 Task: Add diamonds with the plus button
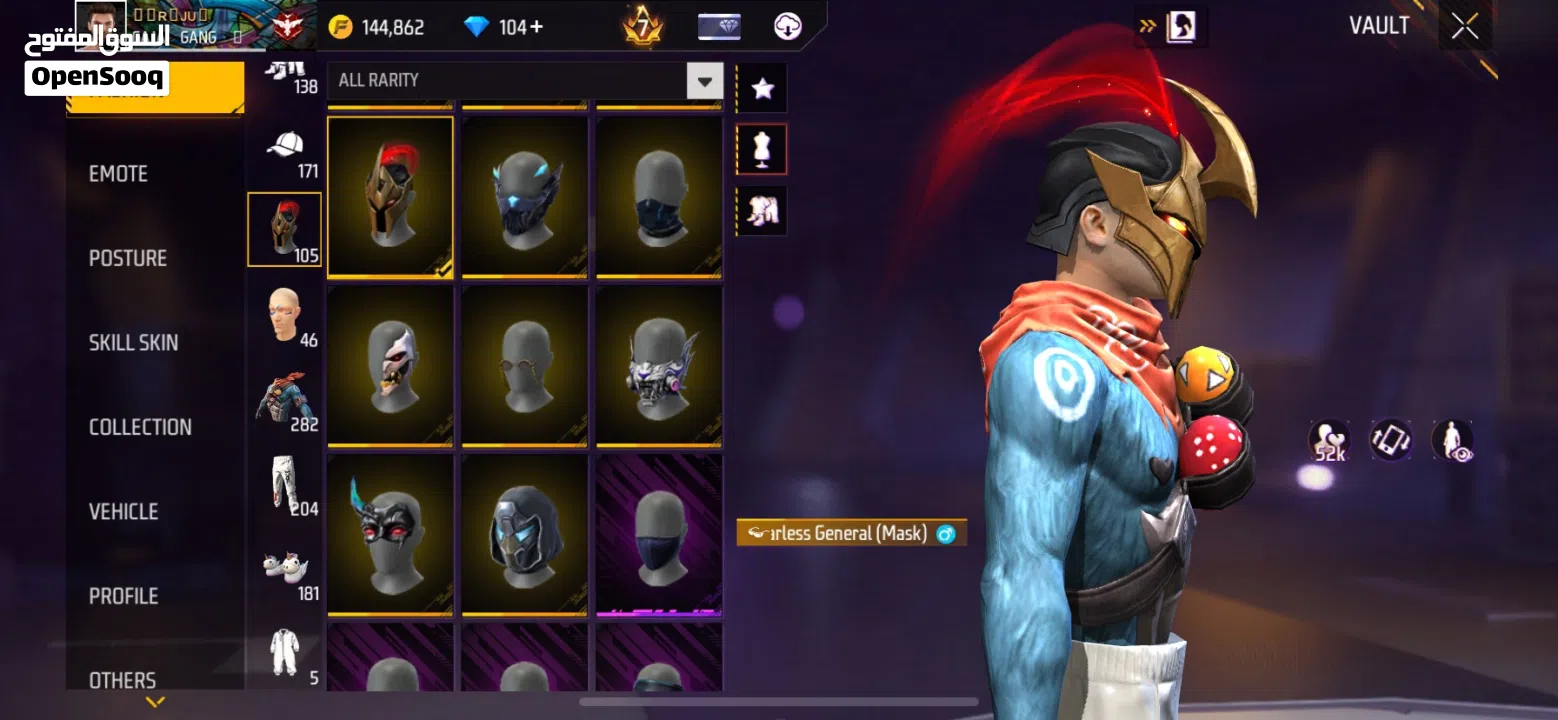point(537,27)
